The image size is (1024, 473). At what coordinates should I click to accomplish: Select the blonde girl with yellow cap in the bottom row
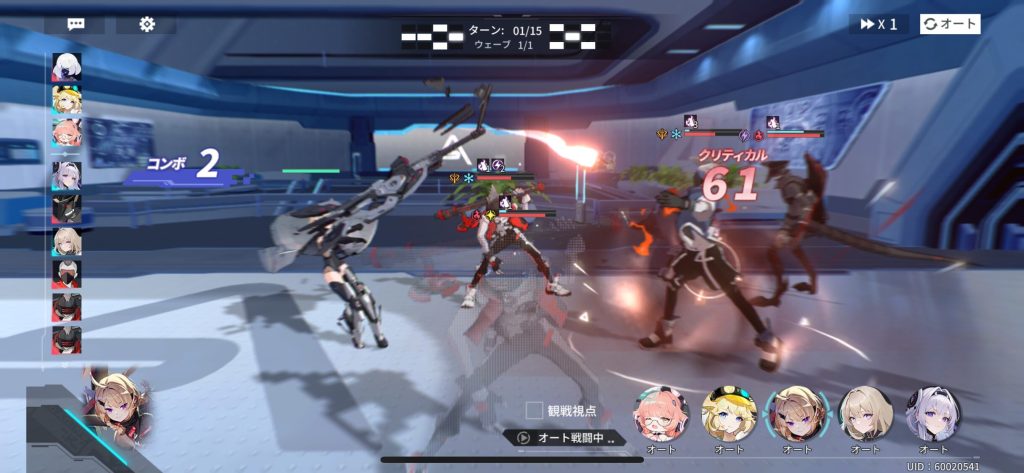pos(728,412)
